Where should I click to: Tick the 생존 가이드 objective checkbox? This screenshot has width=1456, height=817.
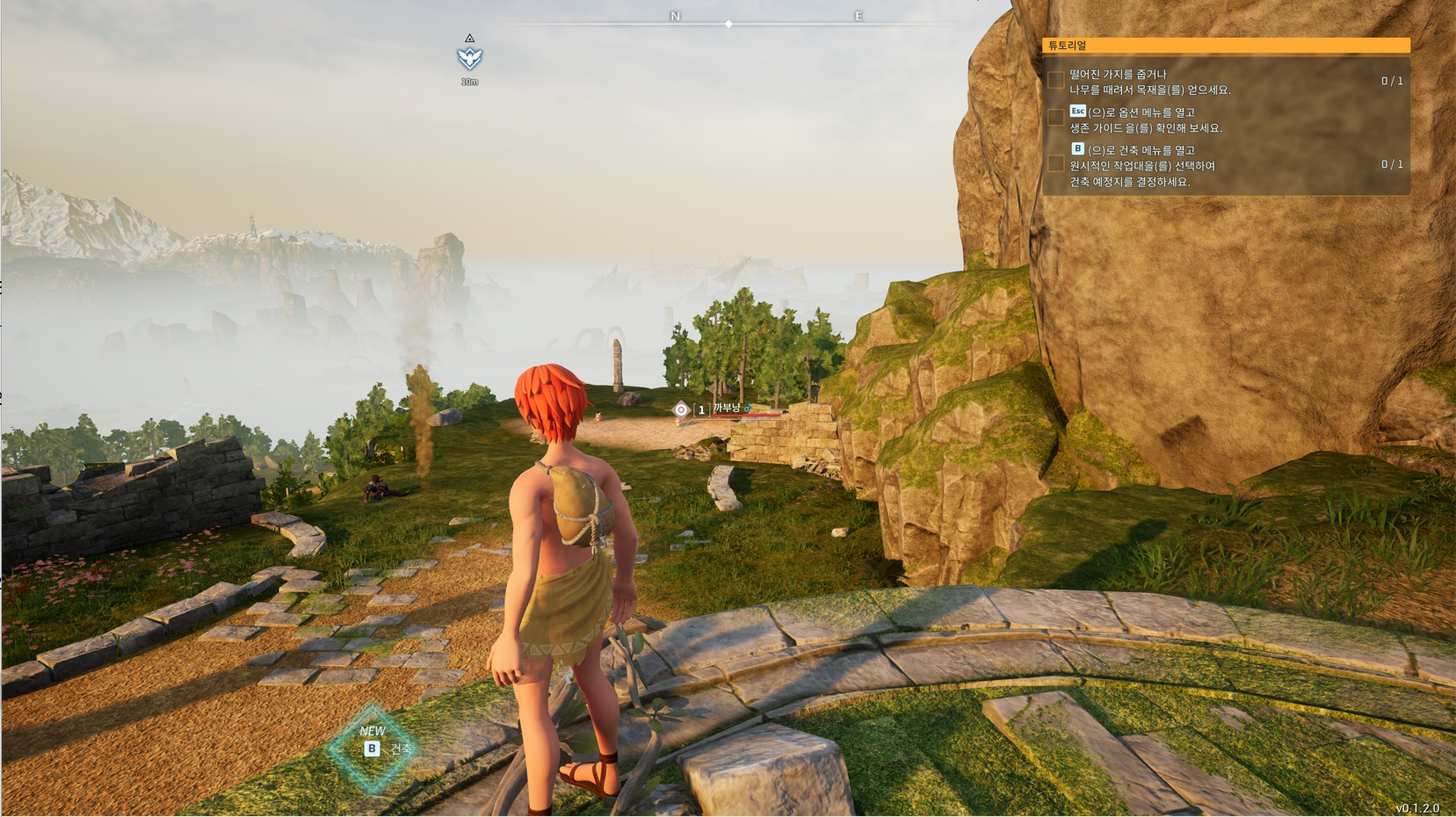point(1055,119)
